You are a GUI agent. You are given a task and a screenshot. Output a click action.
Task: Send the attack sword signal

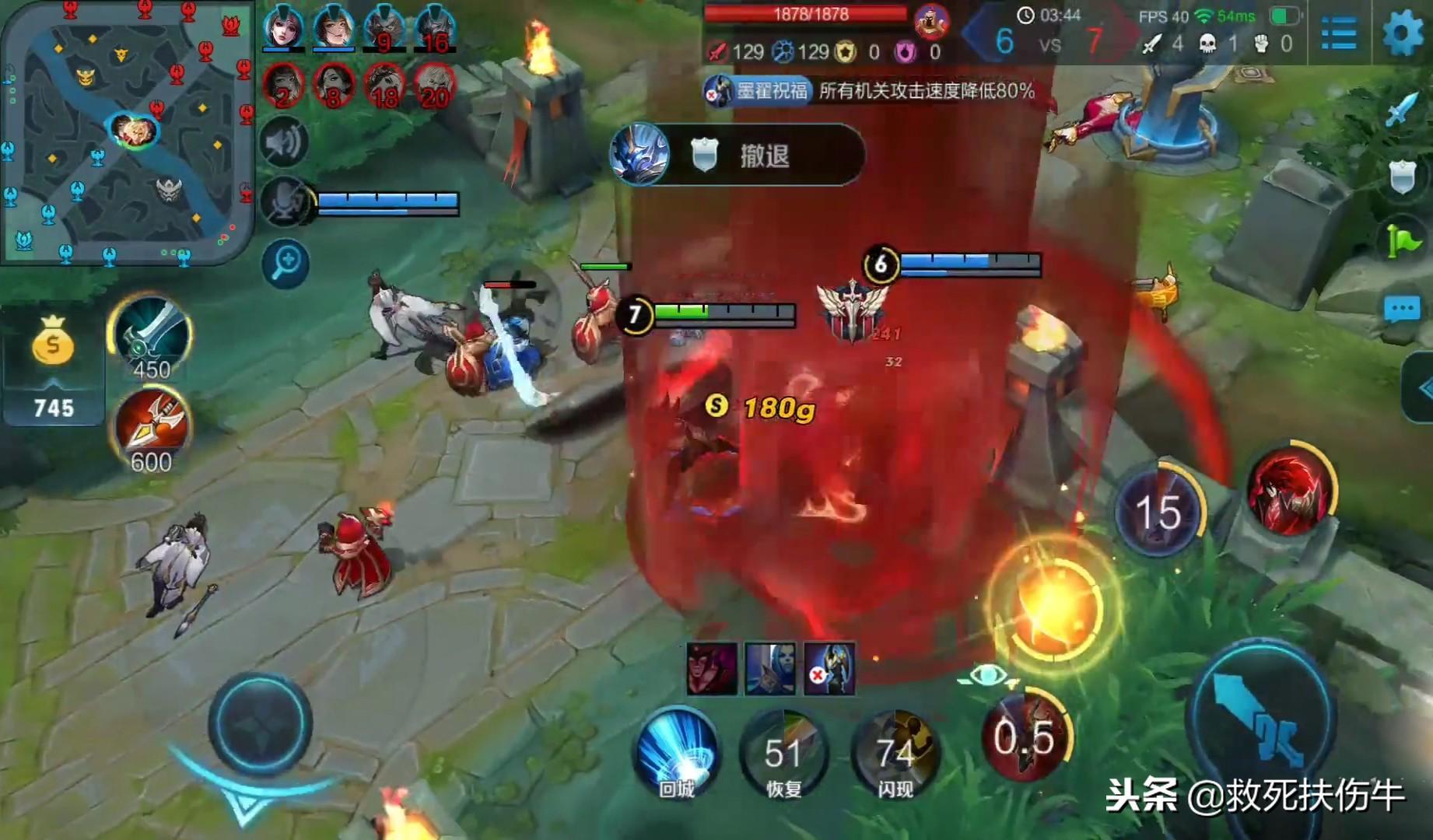[1401, 109]
